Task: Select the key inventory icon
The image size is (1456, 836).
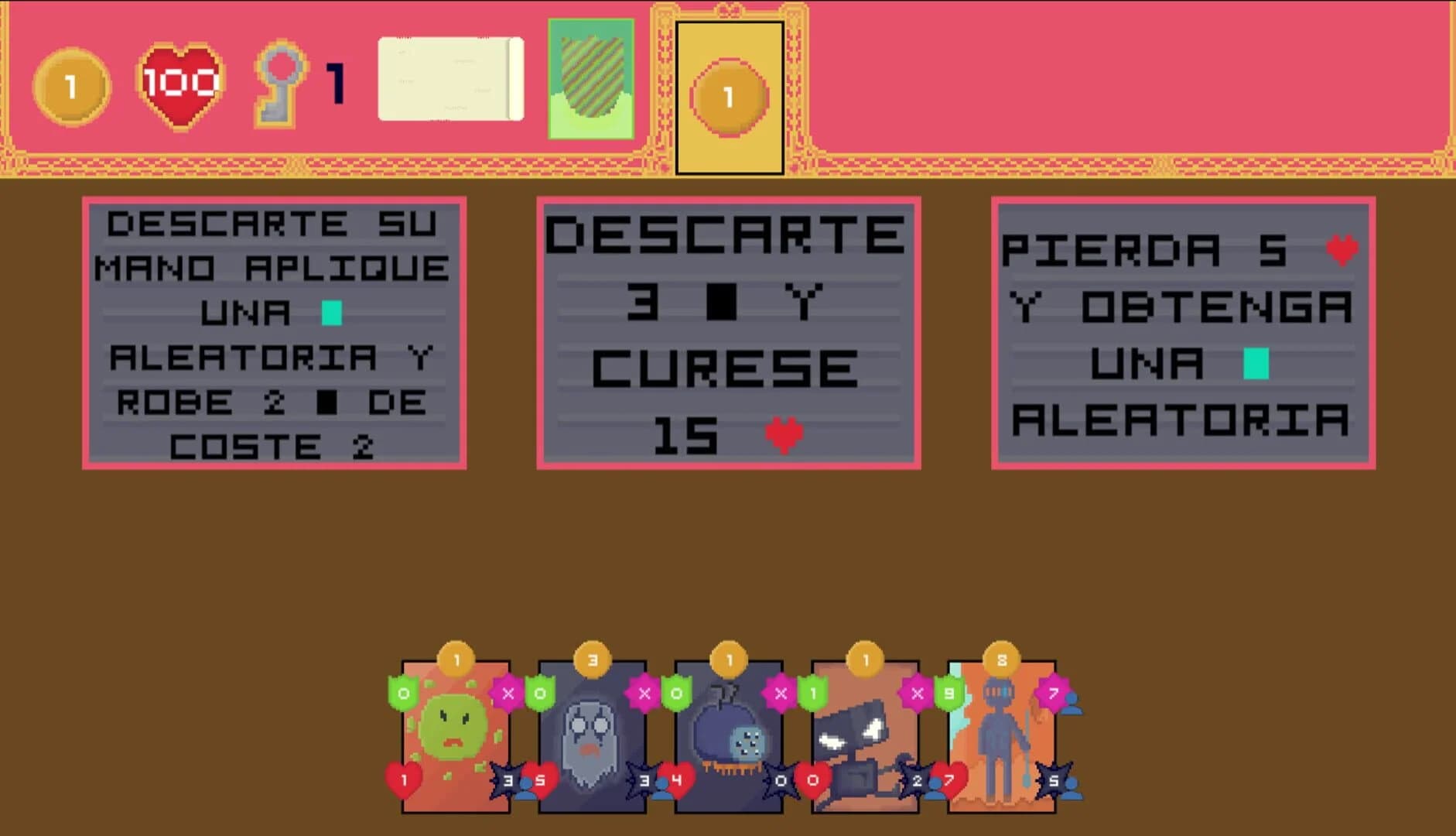Action: [x=282, y=84]
